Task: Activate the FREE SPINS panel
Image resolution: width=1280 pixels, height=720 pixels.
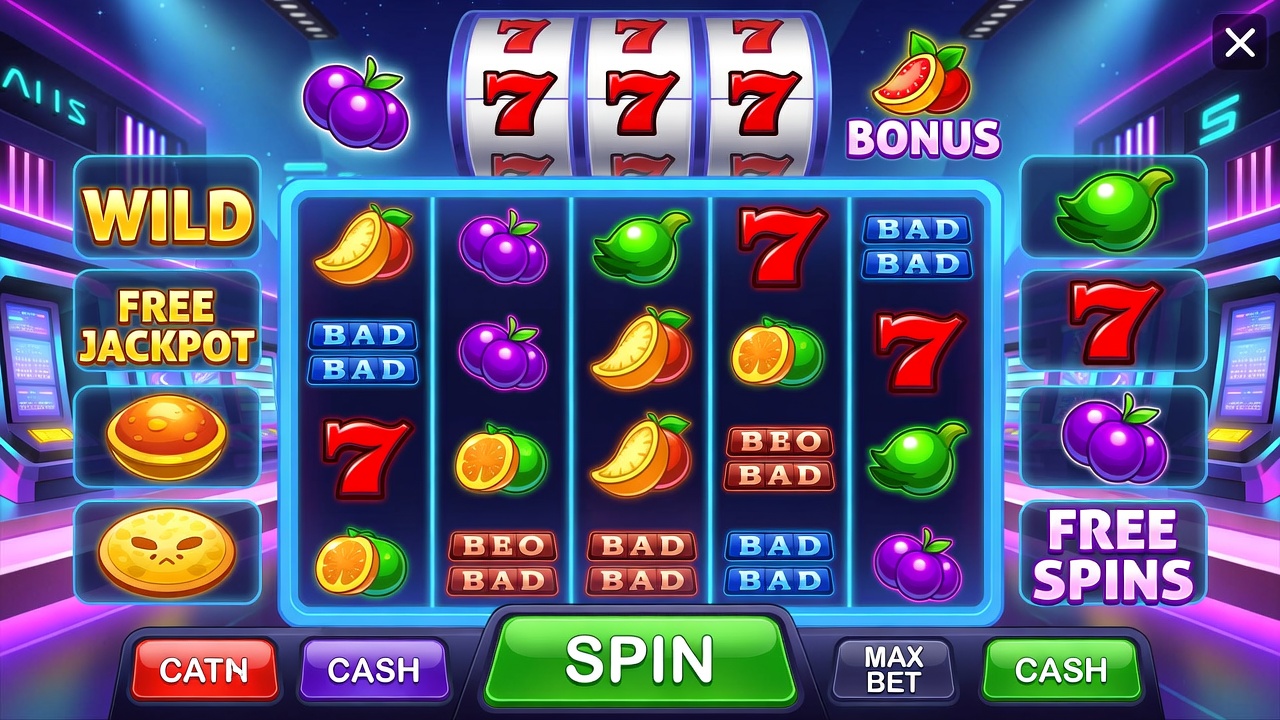Action: point(1112,553)
